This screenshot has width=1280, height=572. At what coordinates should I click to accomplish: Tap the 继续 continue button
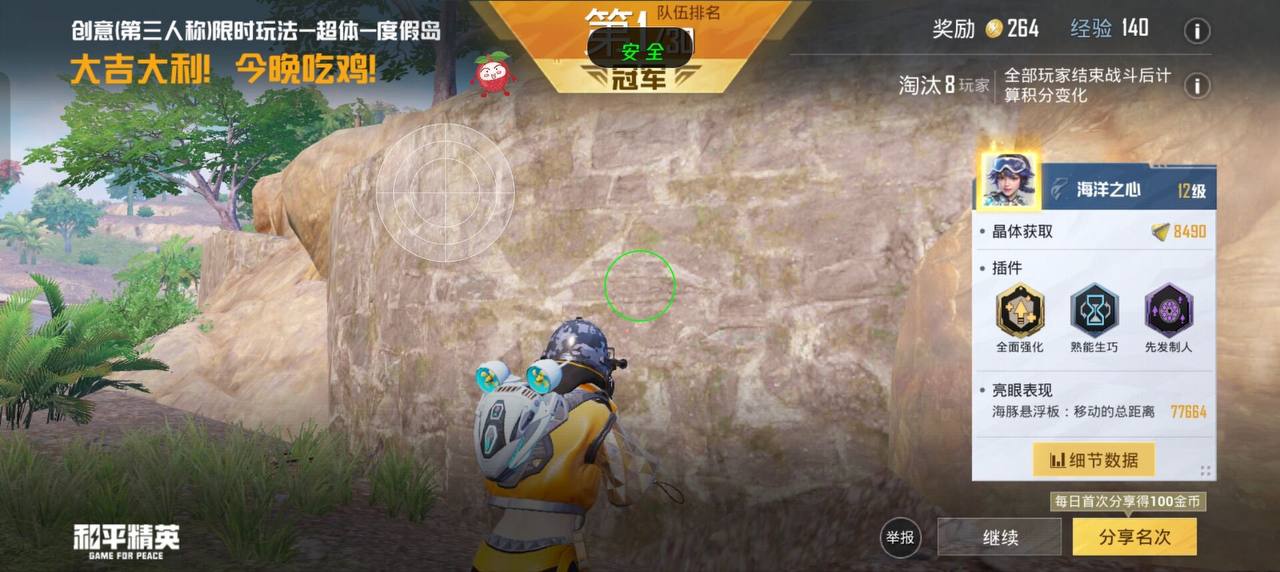click(x=999, y=537)
